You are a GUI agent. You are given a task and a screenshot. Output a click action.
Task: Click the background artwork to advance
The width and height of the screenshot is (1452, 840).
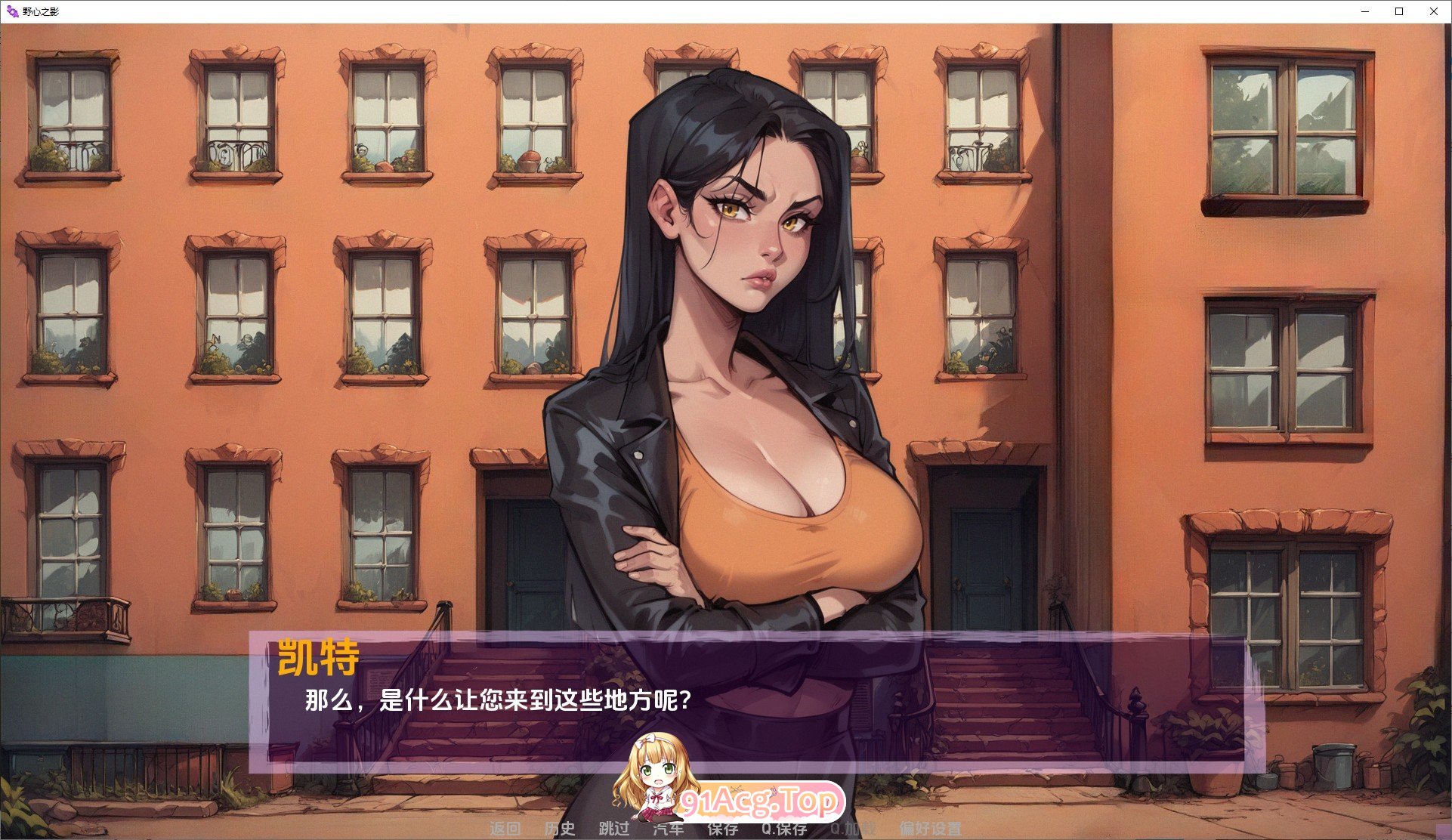[x=227, y=302]
